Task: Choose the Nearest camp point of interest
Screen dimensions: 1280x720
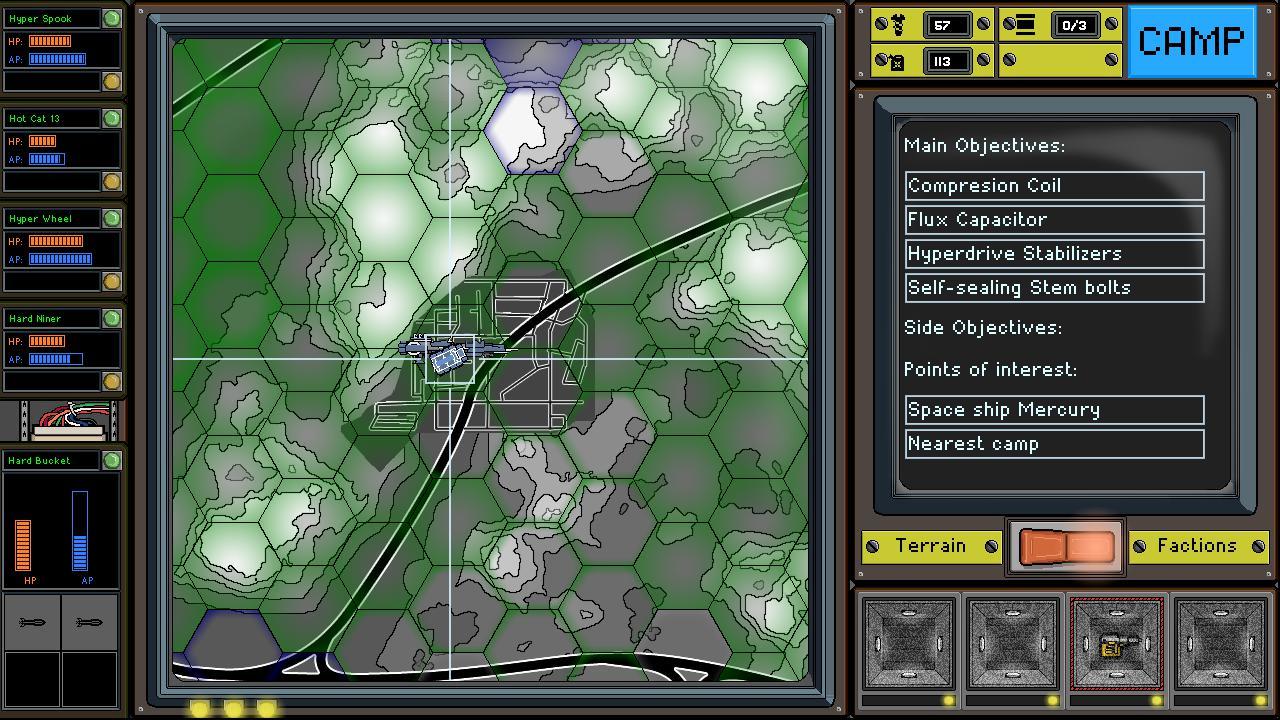Action: click(x=1054, y=443)
